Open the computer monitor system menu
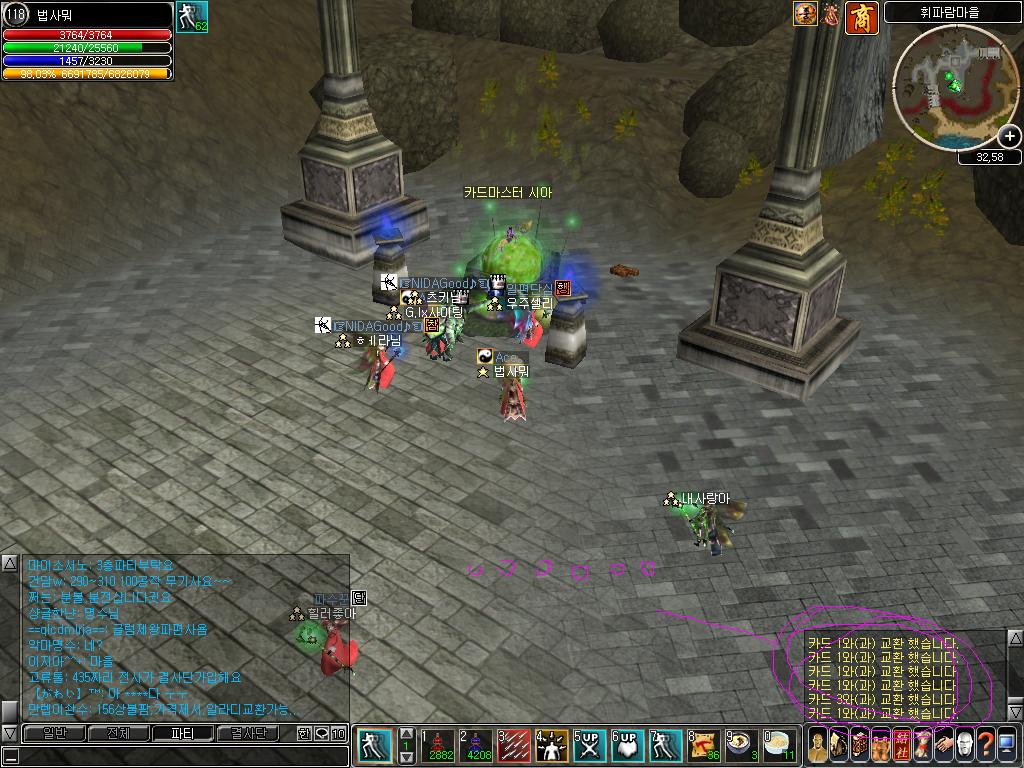Screen dimensions: 1024x768 tap(1007, 745)
